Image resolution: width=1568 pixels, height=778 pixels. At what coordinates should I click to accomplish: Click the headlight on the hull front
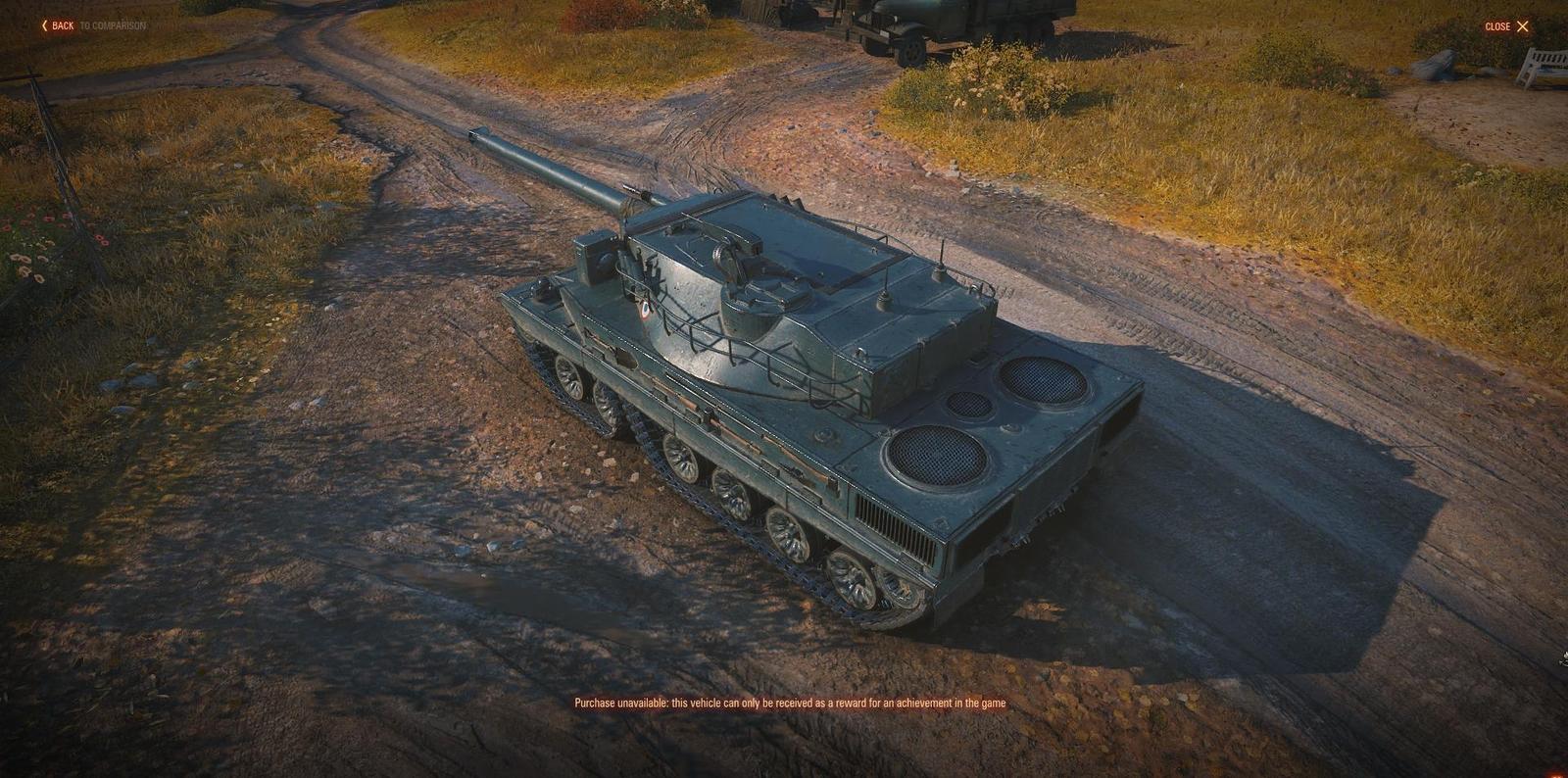coord(541,287)
